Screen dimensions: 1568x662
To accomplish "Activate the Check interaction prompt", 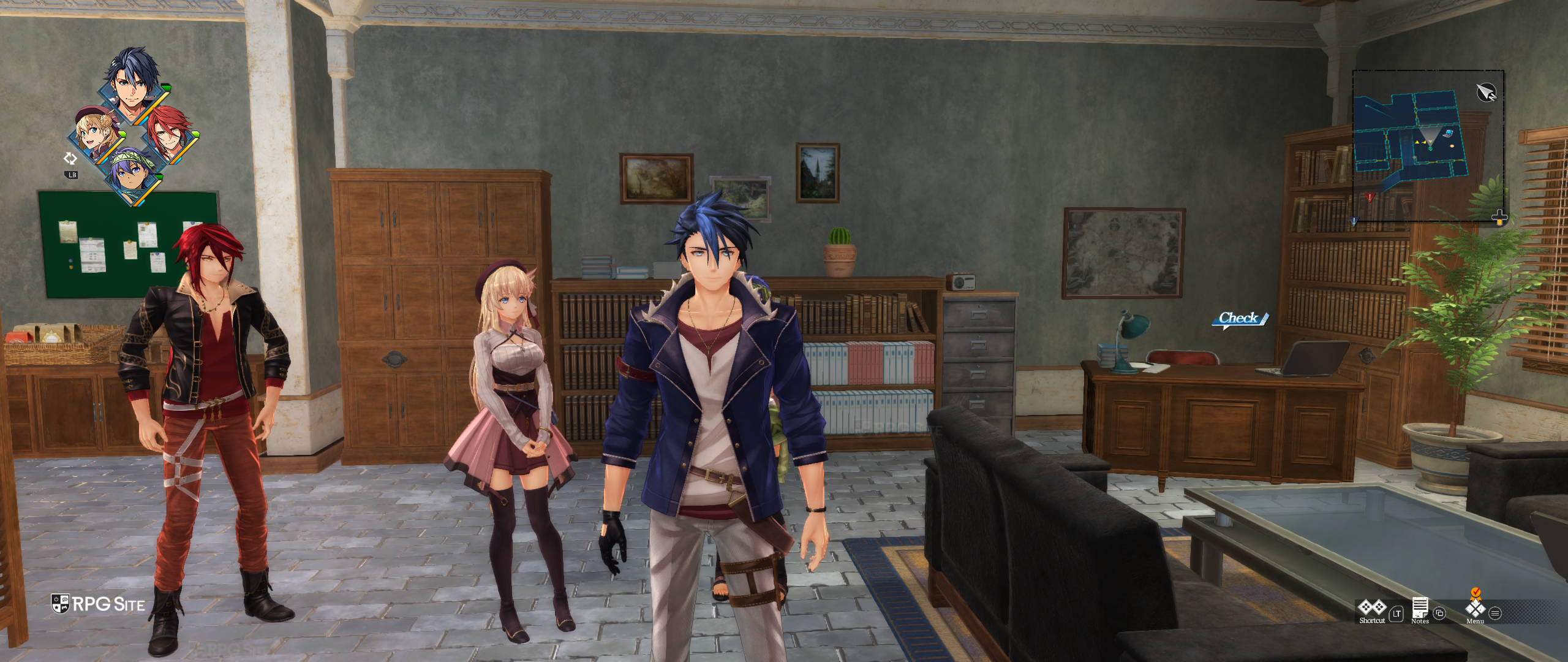I will click(1239, 319).
